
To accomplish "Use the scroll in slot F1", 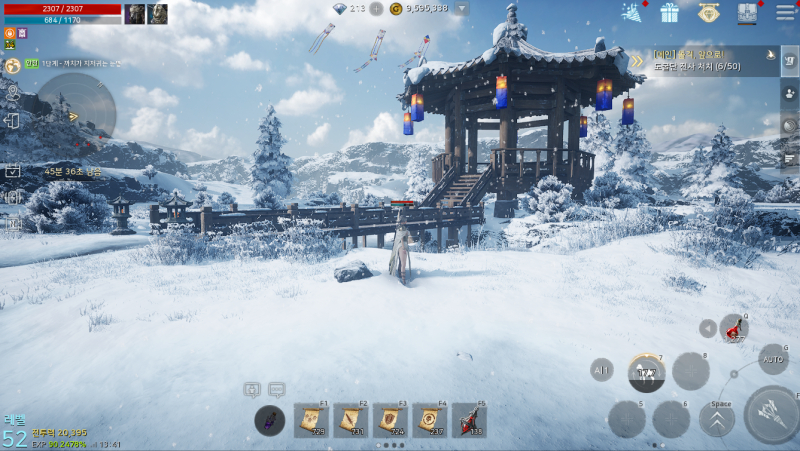I will 311,421.
